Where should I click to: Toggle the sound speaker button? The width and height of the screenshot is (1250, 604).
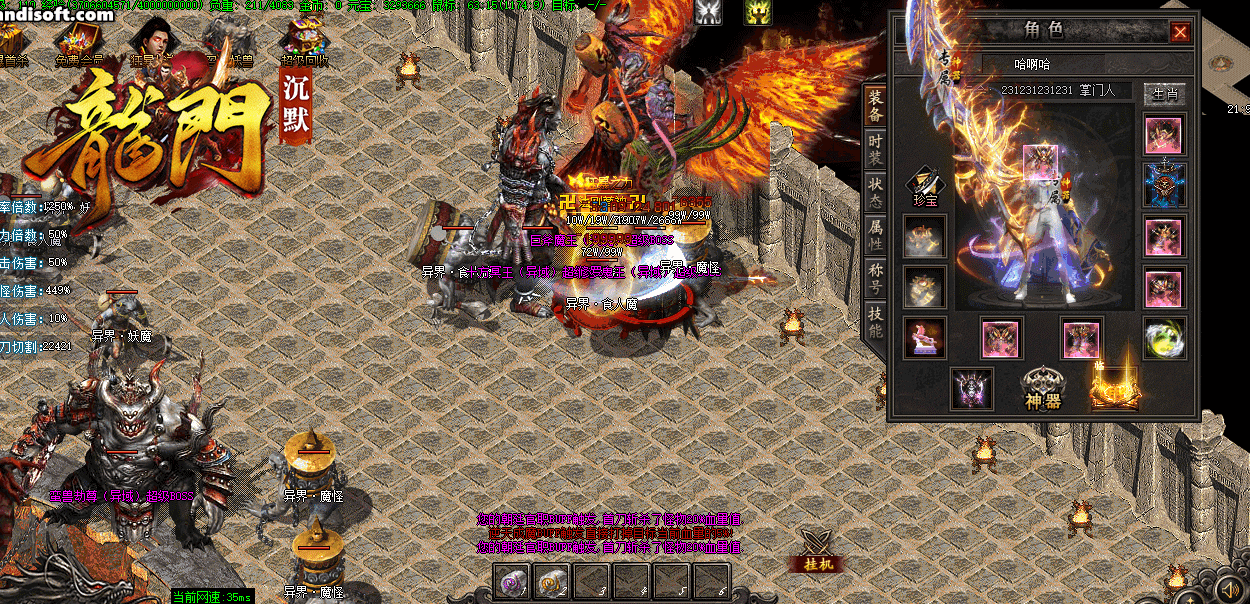(x=1230, y=586)
